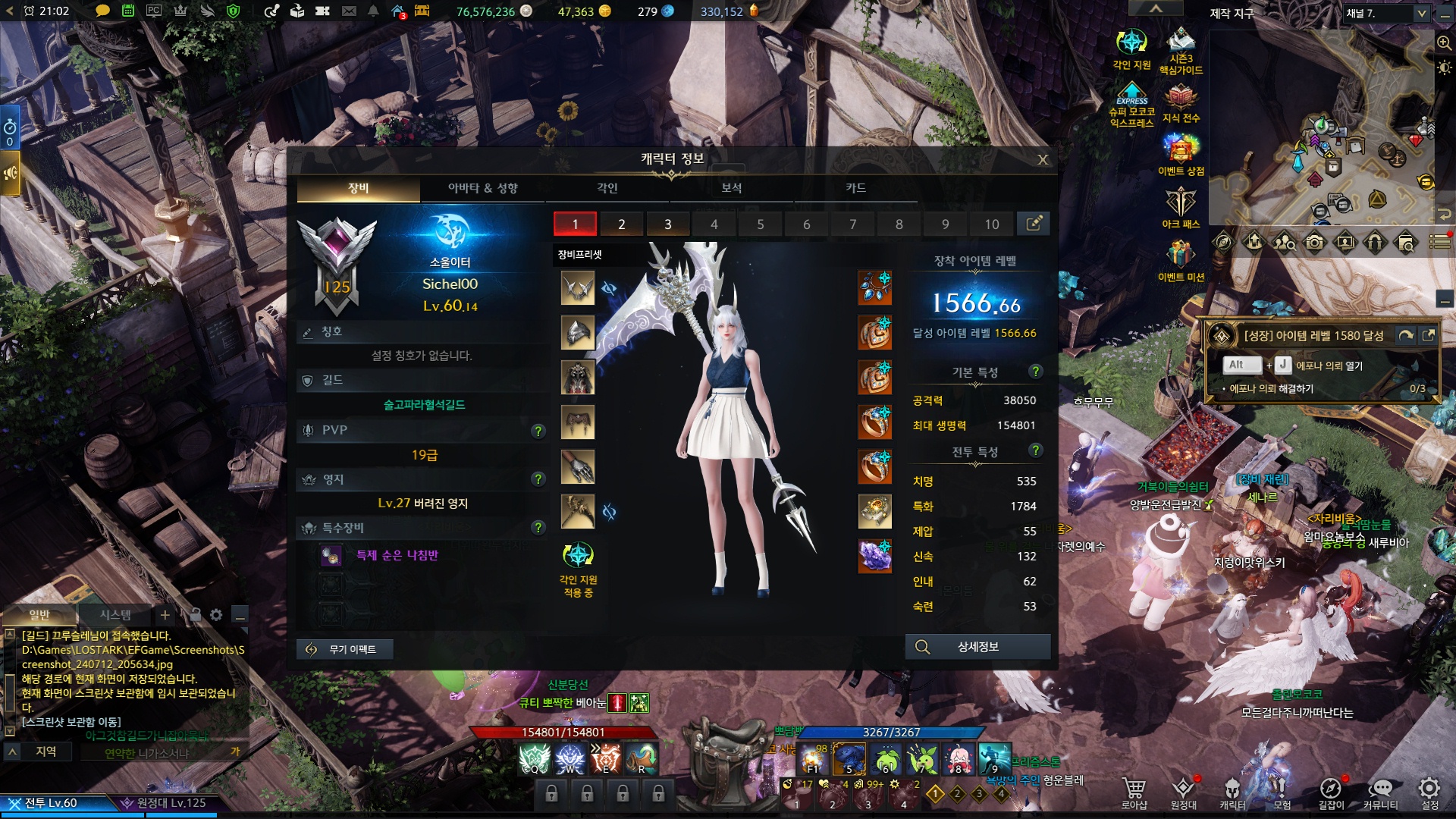Click the 무기 이펙트 button

click(x=344, y=649)
